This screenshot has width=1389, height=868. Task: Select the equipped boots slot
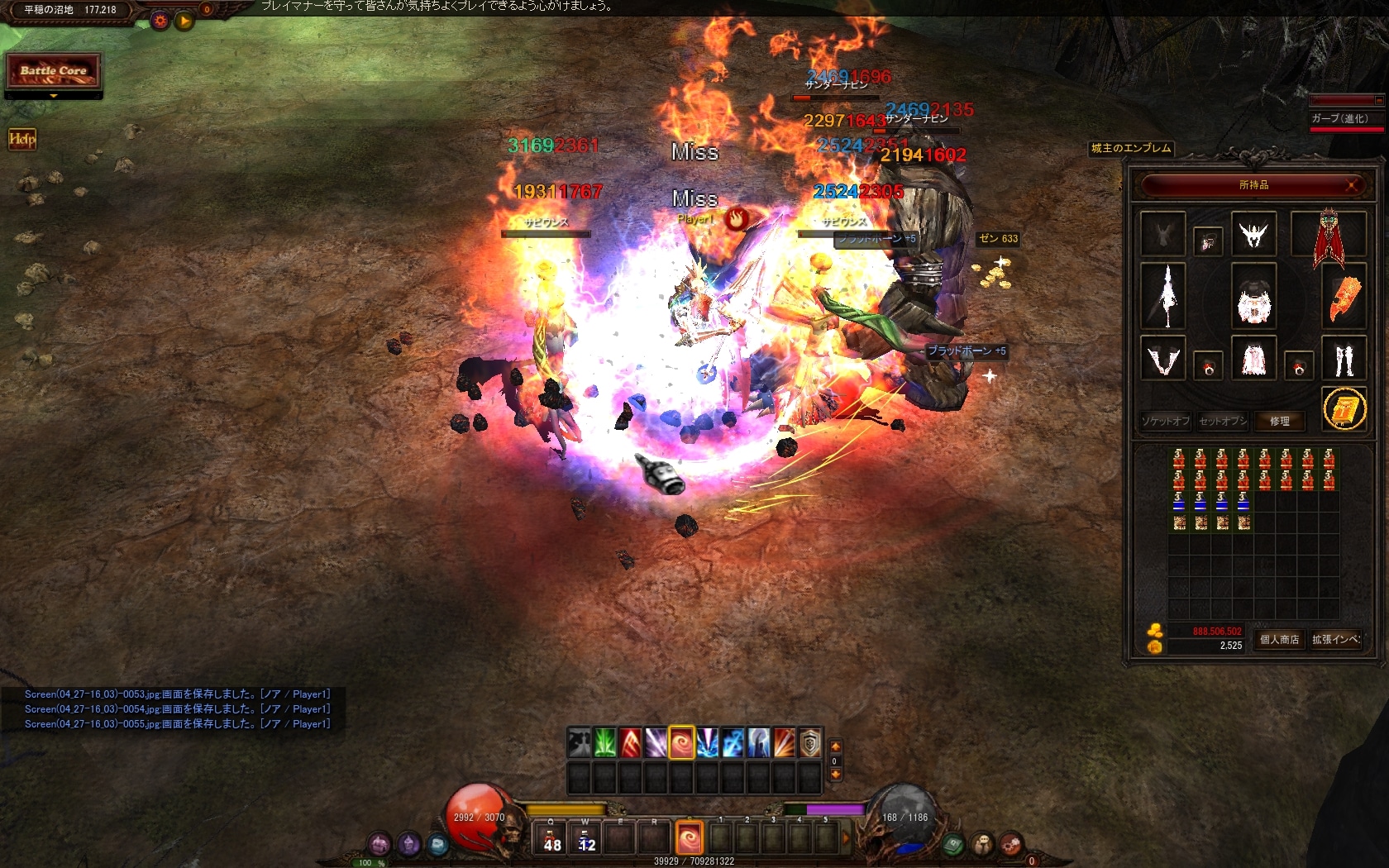1344,360
